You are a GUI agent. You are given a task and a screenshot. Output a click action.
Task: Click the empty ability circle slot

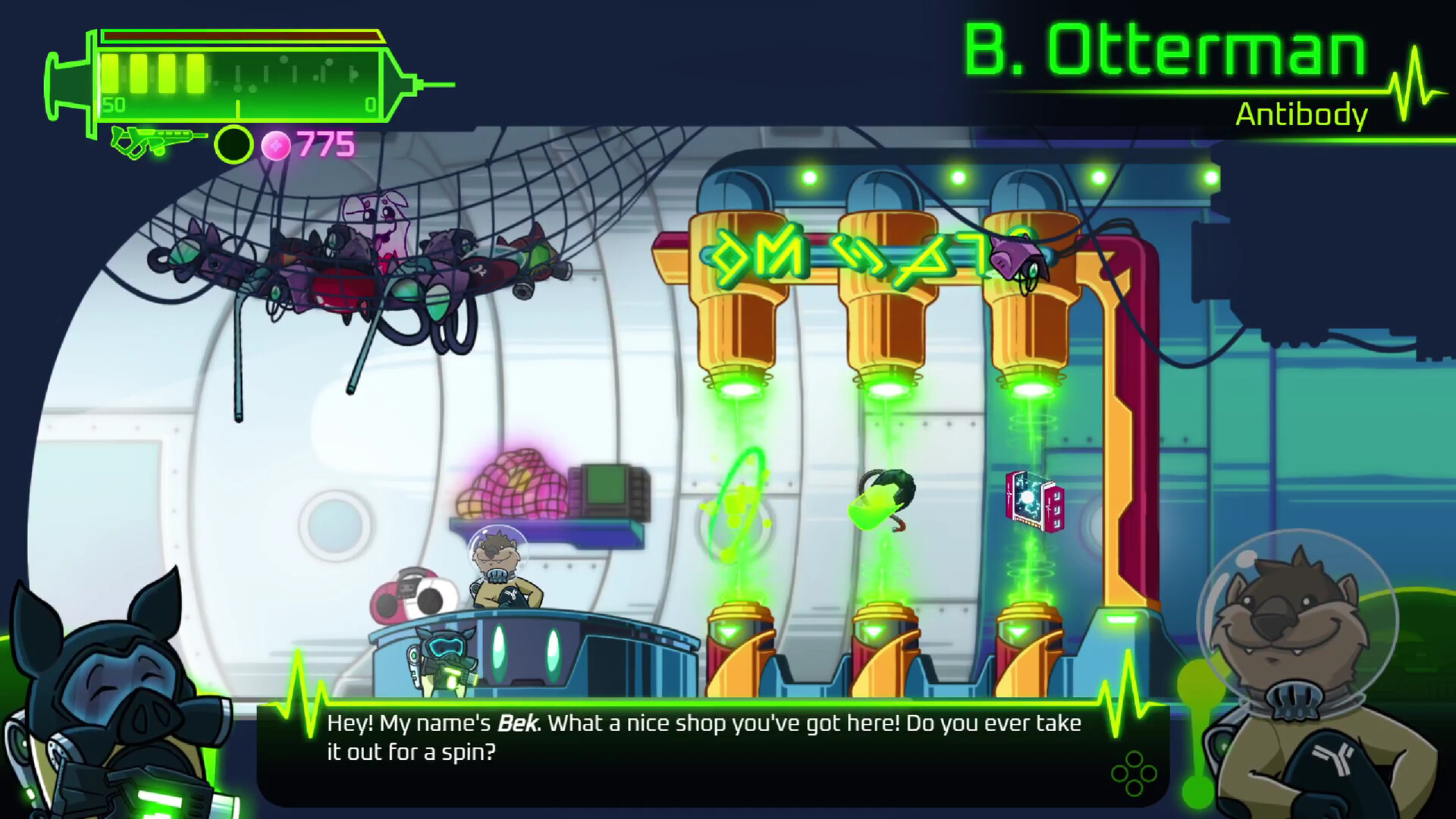233,143
